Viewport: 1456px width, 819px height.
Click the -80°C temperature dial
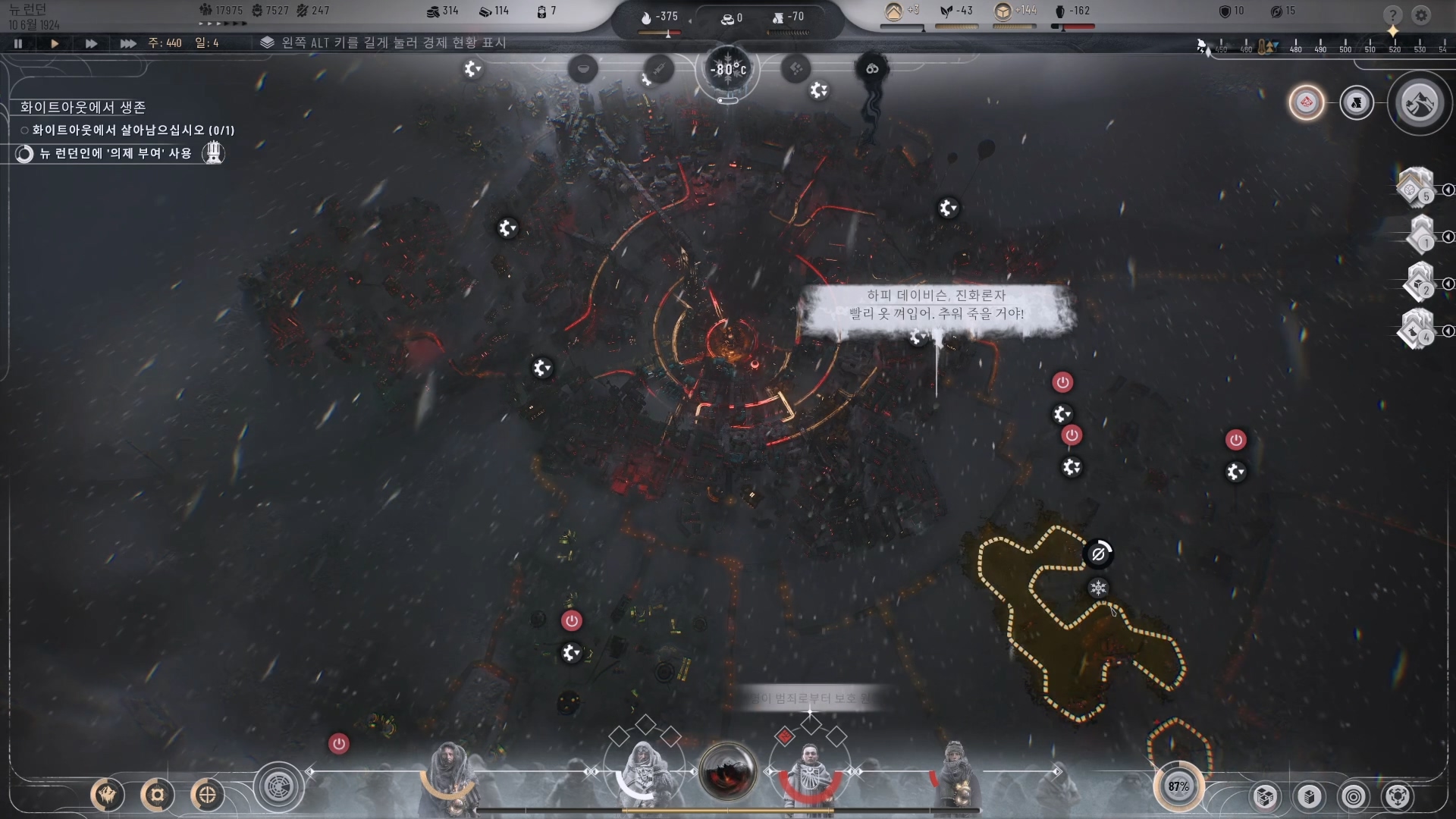pyautogui.click(x=728, y=70)
